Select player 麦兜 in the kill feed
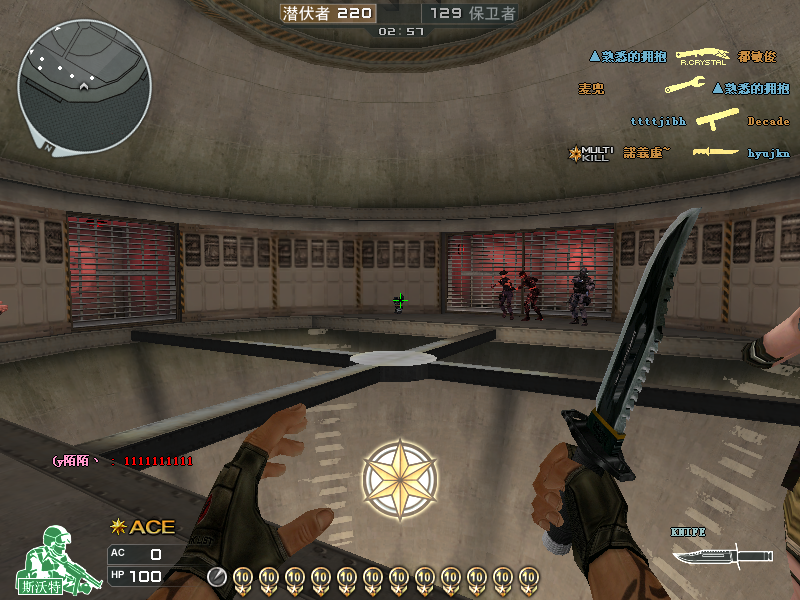 (x=591, y=88)
